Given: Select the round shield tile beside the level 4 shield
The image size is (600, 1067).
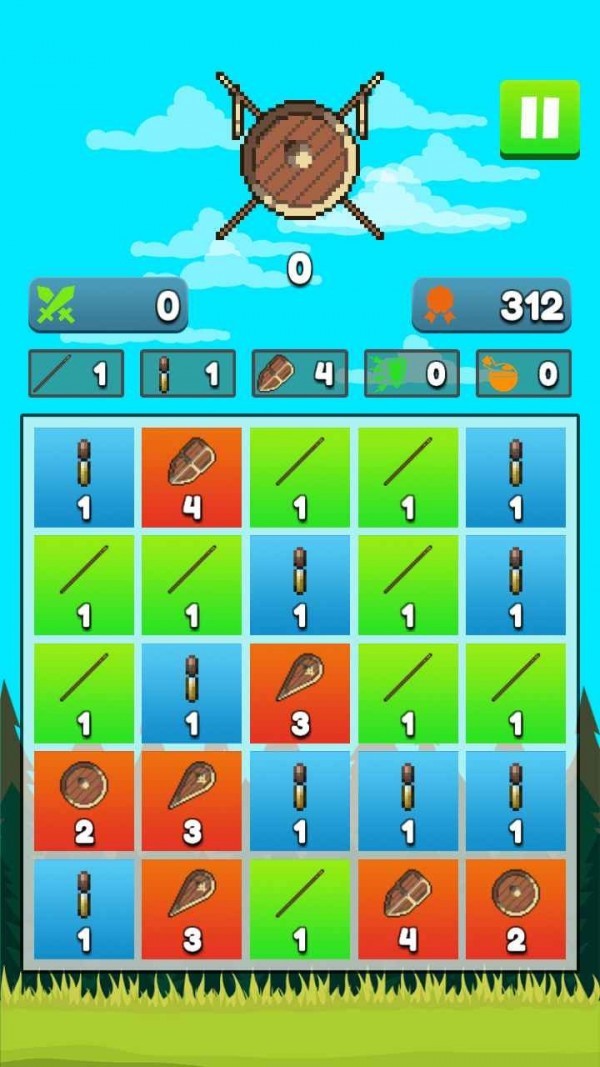Looking at the screenshot, I should [x=515, y=907].
